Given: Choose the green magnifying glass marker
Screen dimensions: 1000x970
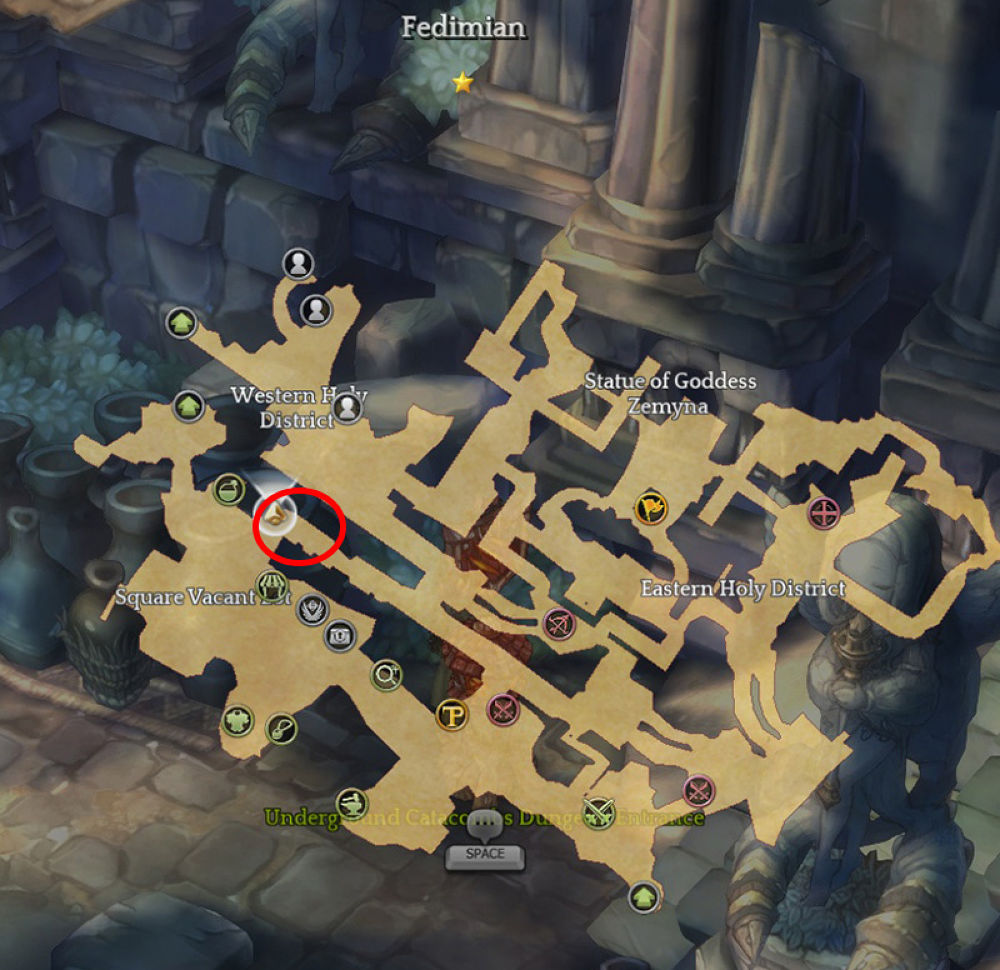Looking at the screenshot, I should tap(386, 676).
